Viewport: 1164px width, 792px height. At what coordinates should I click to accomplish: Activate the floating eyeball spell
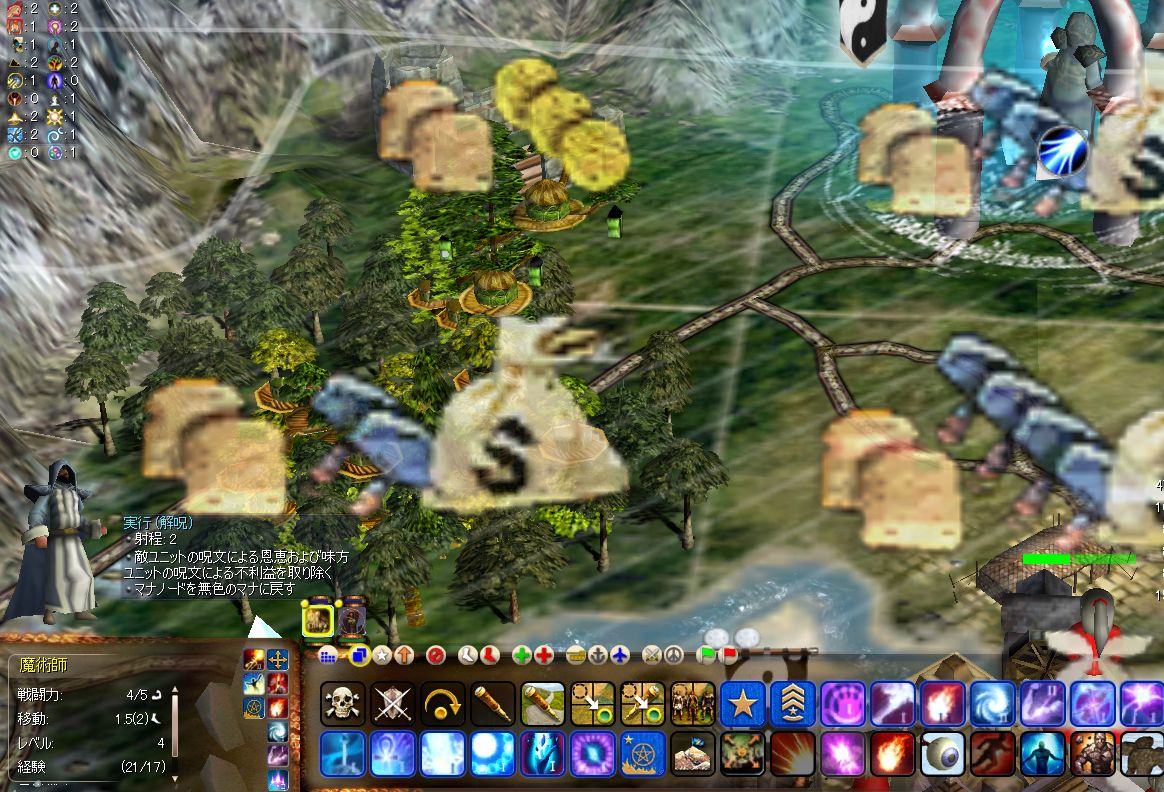click(x=943, y=754)
